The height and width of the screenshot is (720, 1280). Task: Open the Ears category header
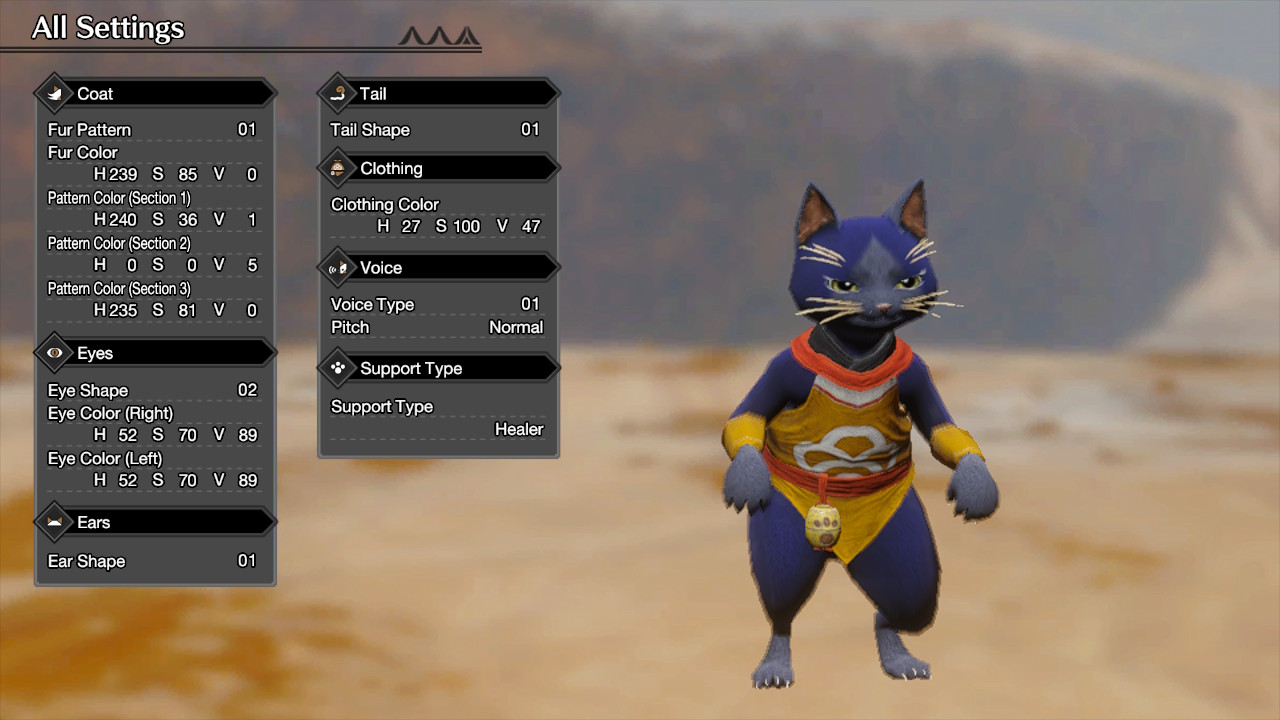[x=155, y=523]
